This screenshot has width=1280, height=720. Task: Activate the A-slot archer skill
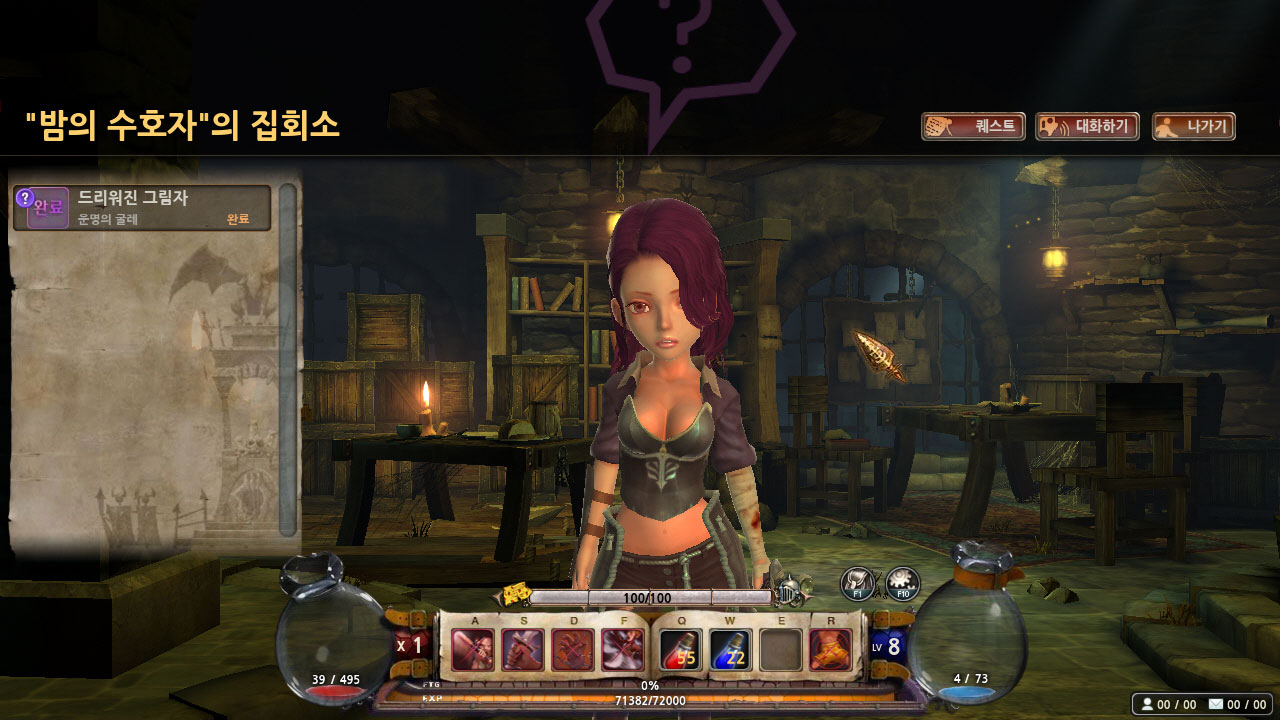pos(472,650)
